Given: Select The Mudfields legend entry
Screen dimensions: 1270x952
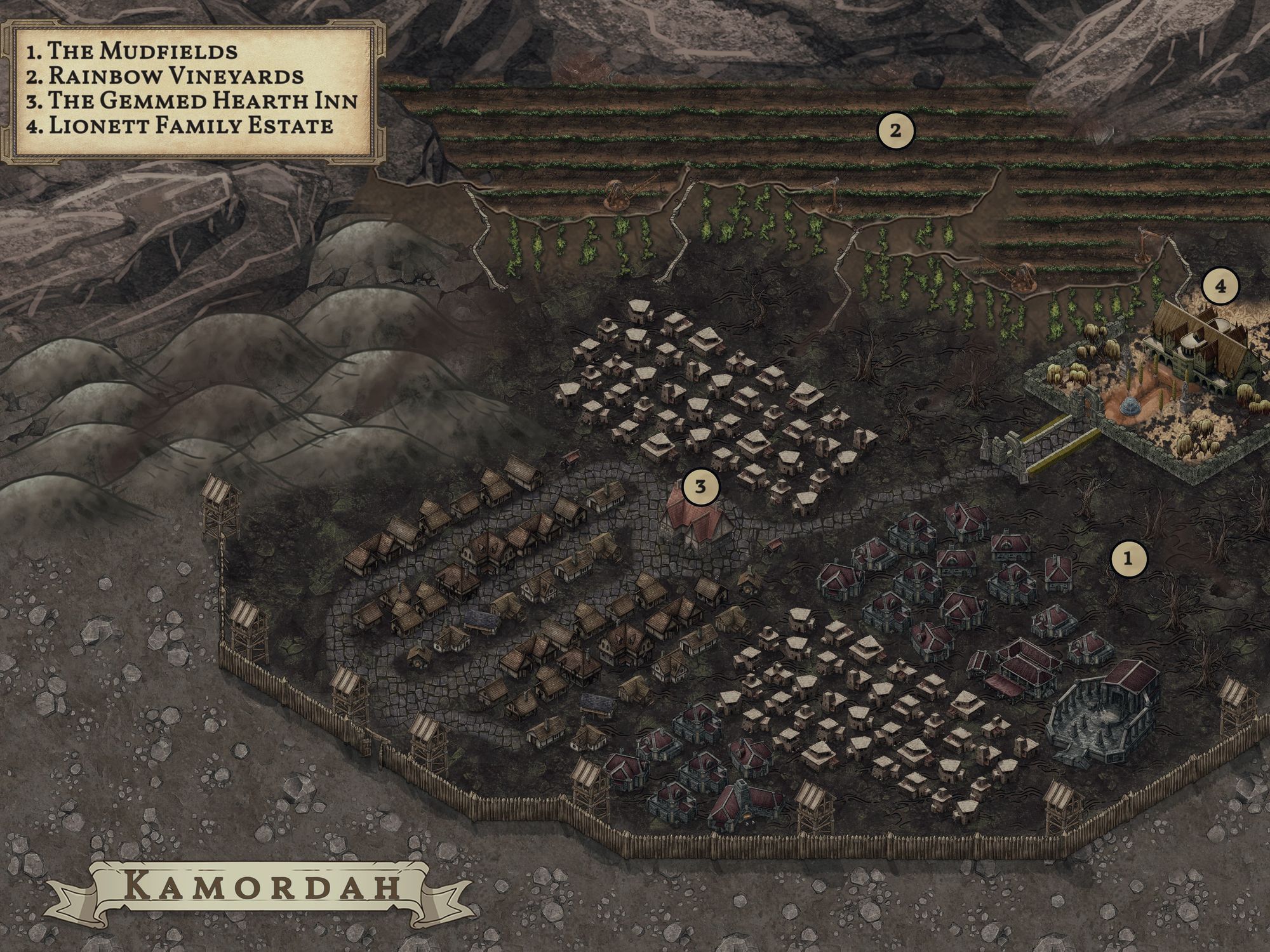Looking at the screenshot, I should click(x=132, y=51).
